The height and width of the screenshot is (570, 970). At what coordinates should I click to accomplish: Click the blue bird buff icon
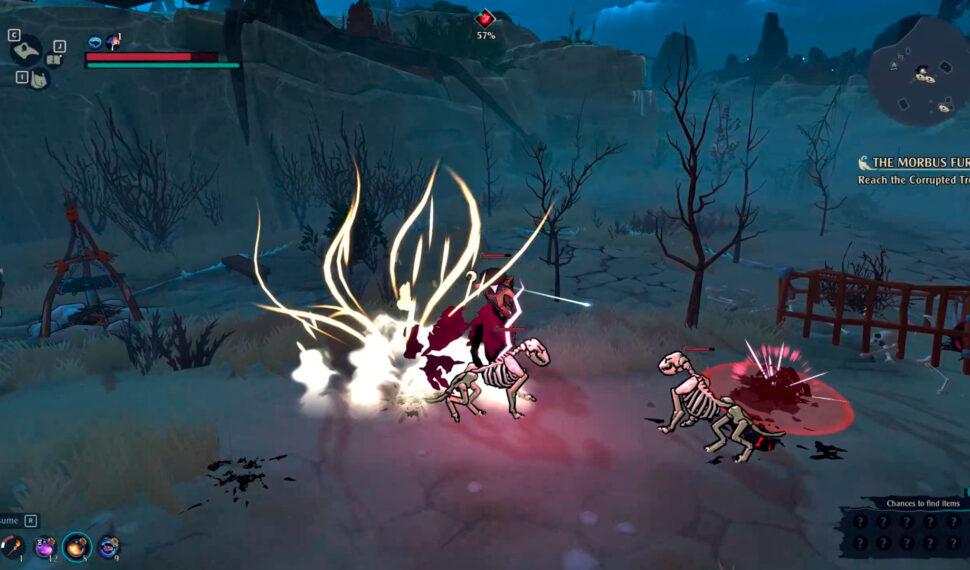coord(95,42)
